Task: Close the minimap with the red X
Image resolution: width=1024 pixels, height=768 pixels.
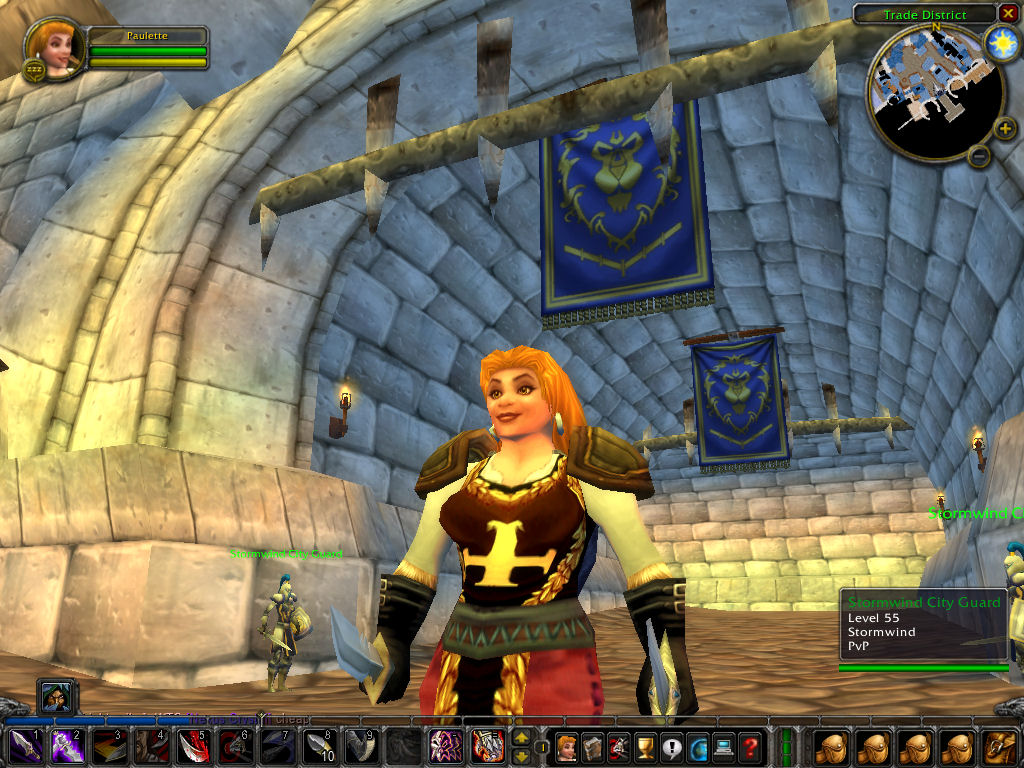Action: coord(1008,13)
